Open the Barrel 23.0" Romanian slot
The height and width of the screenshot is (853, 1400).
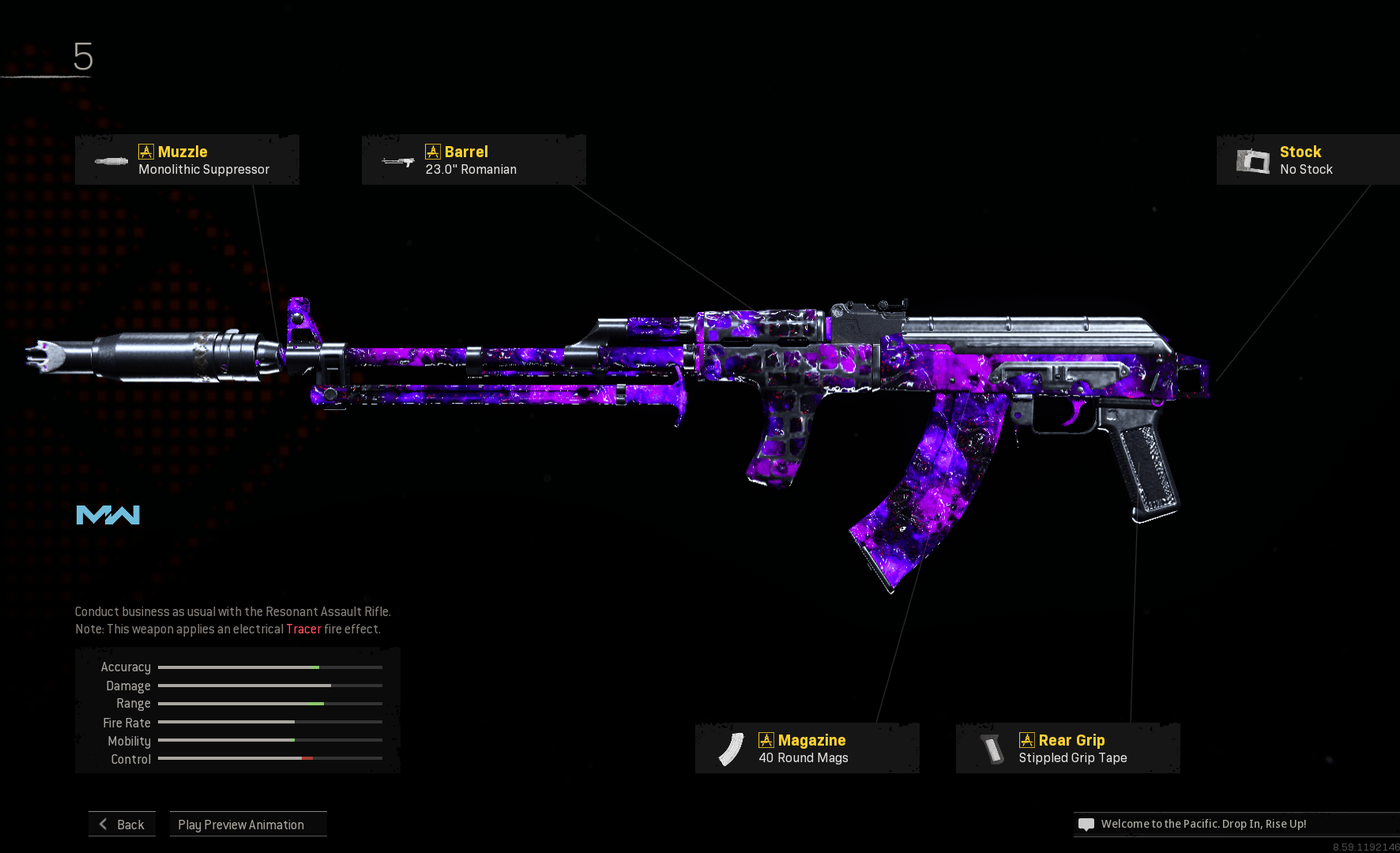473,160
